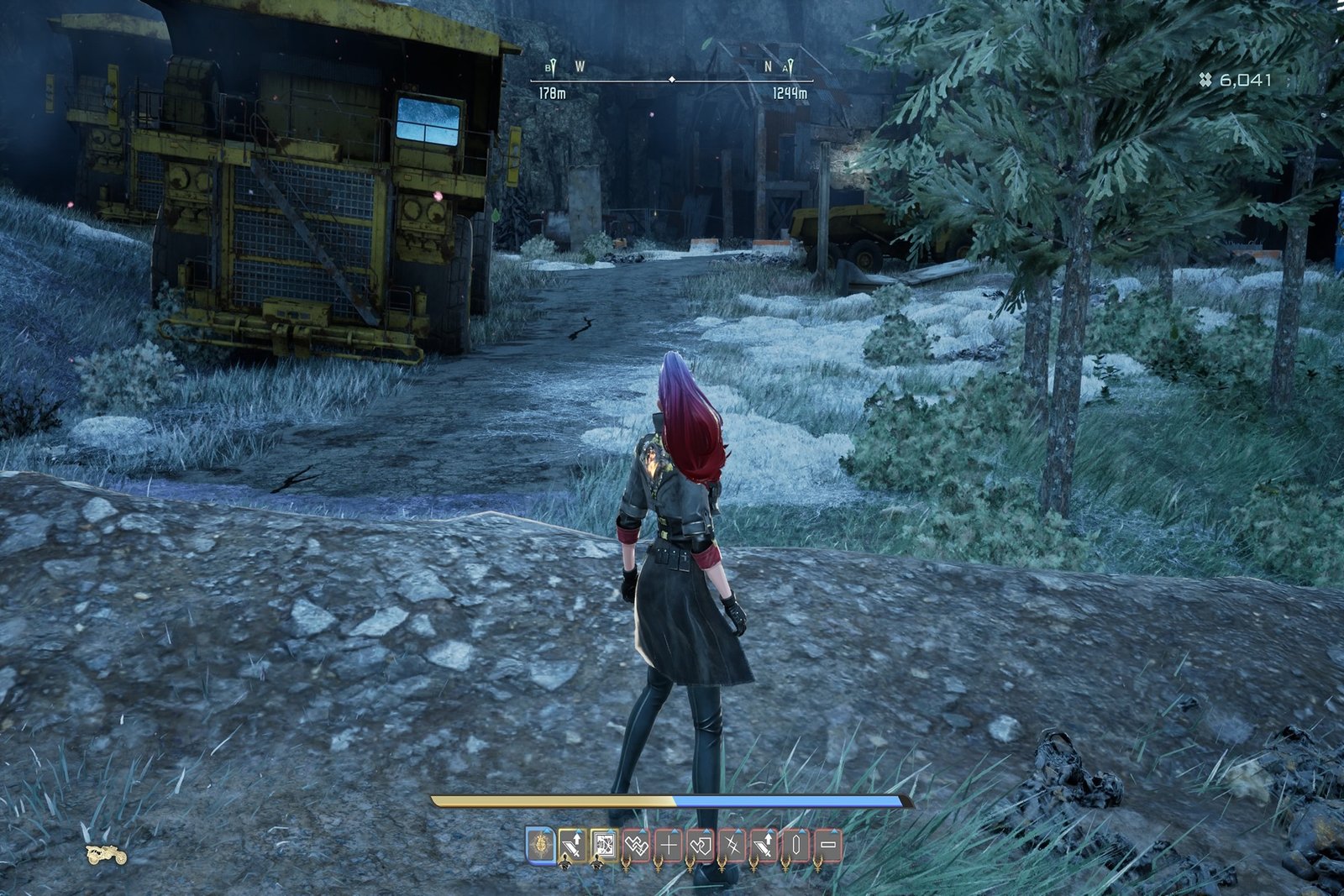Image resolution: width=1344 pixels, height=896 pixels.
Task: Use the crossed slashes skill
Action: pos(732,845)
